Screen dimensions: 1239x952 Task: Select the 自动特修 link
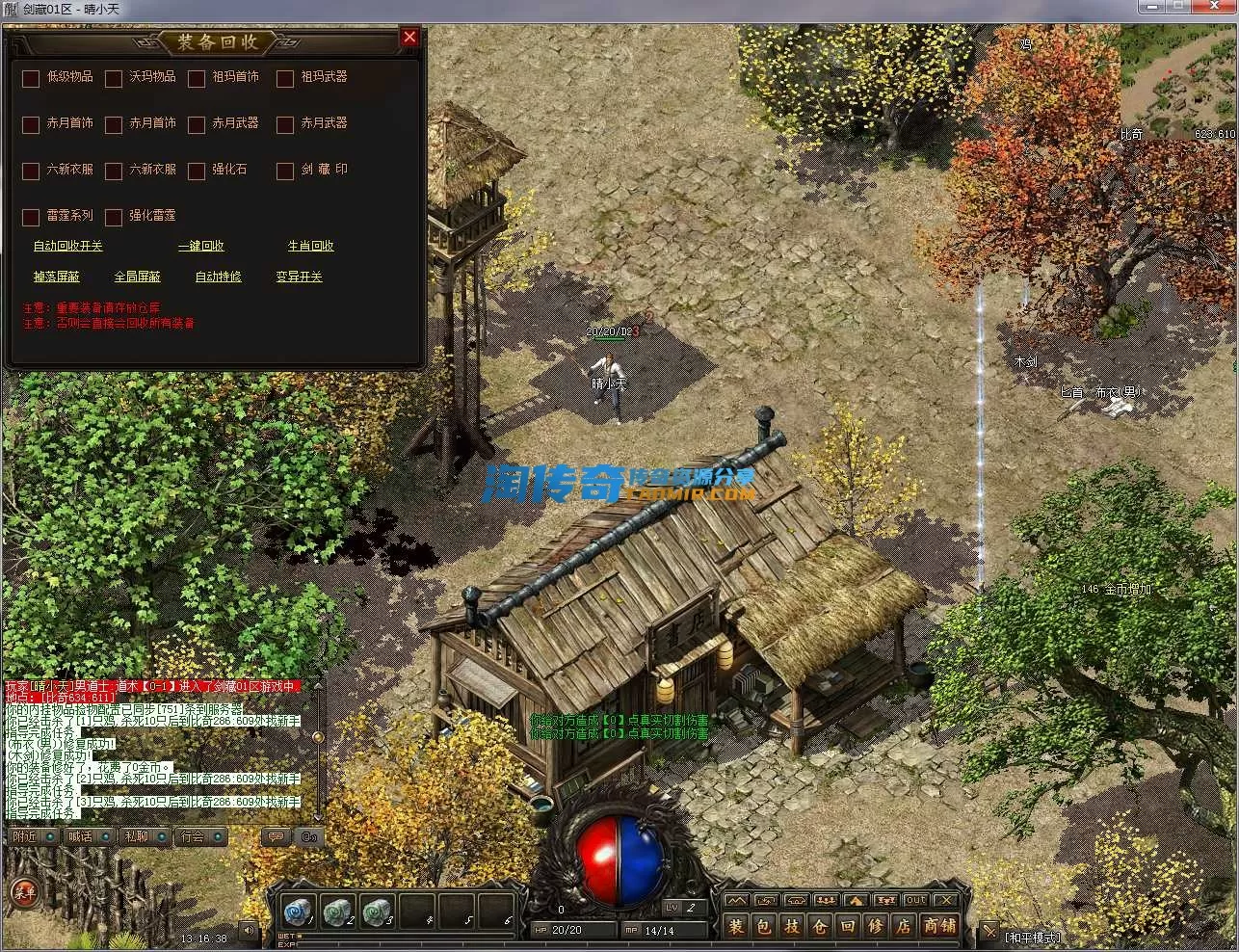[x=218, y=277]
